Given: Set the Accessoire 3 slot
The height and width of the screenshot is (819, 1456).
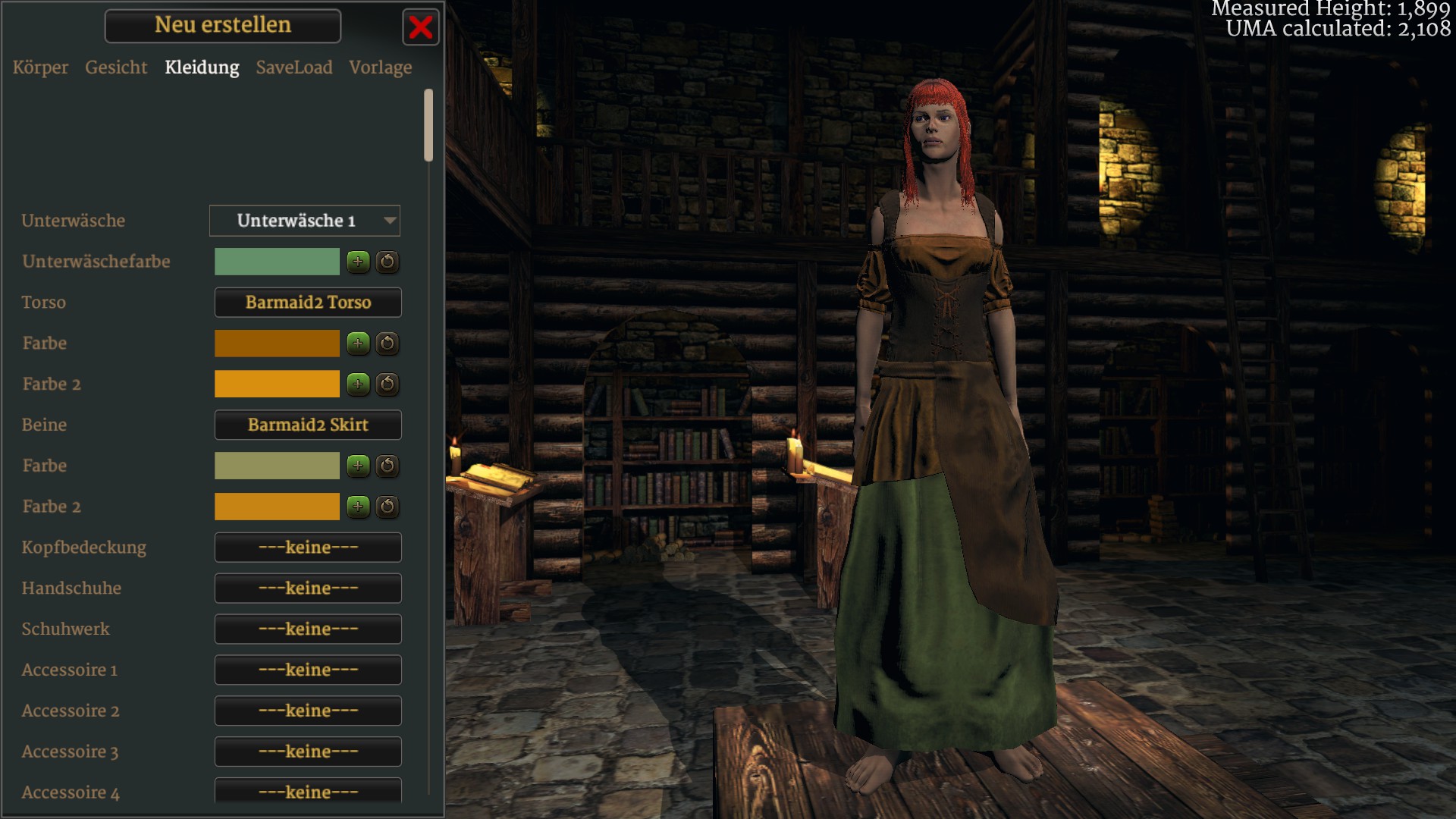Looking at the screenshot, I should [x=308, y=752].
